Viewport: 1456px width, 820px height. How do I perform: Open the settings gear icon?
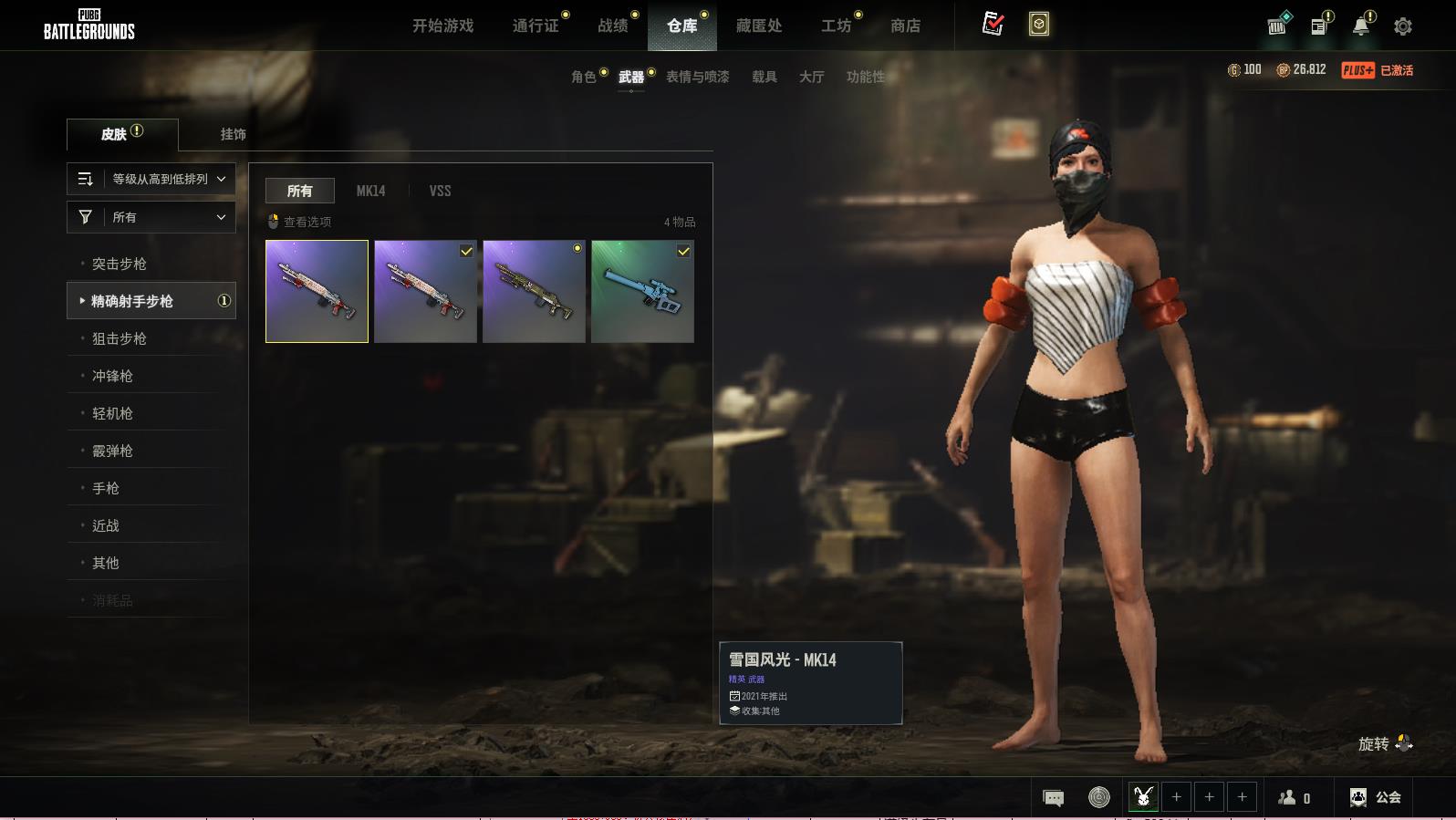click(x=1402, y=26)
